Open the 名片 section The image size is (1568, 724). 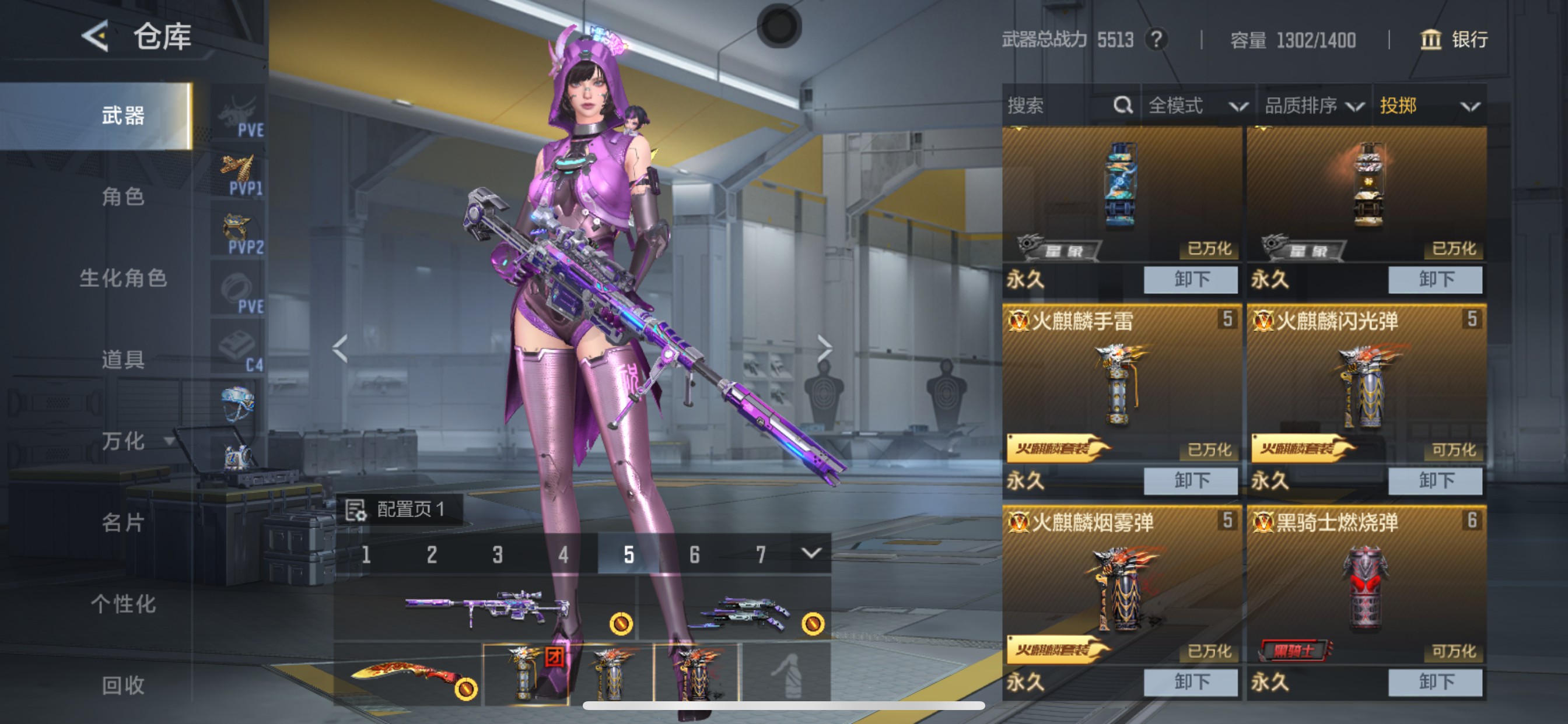[x=123, y=523]
